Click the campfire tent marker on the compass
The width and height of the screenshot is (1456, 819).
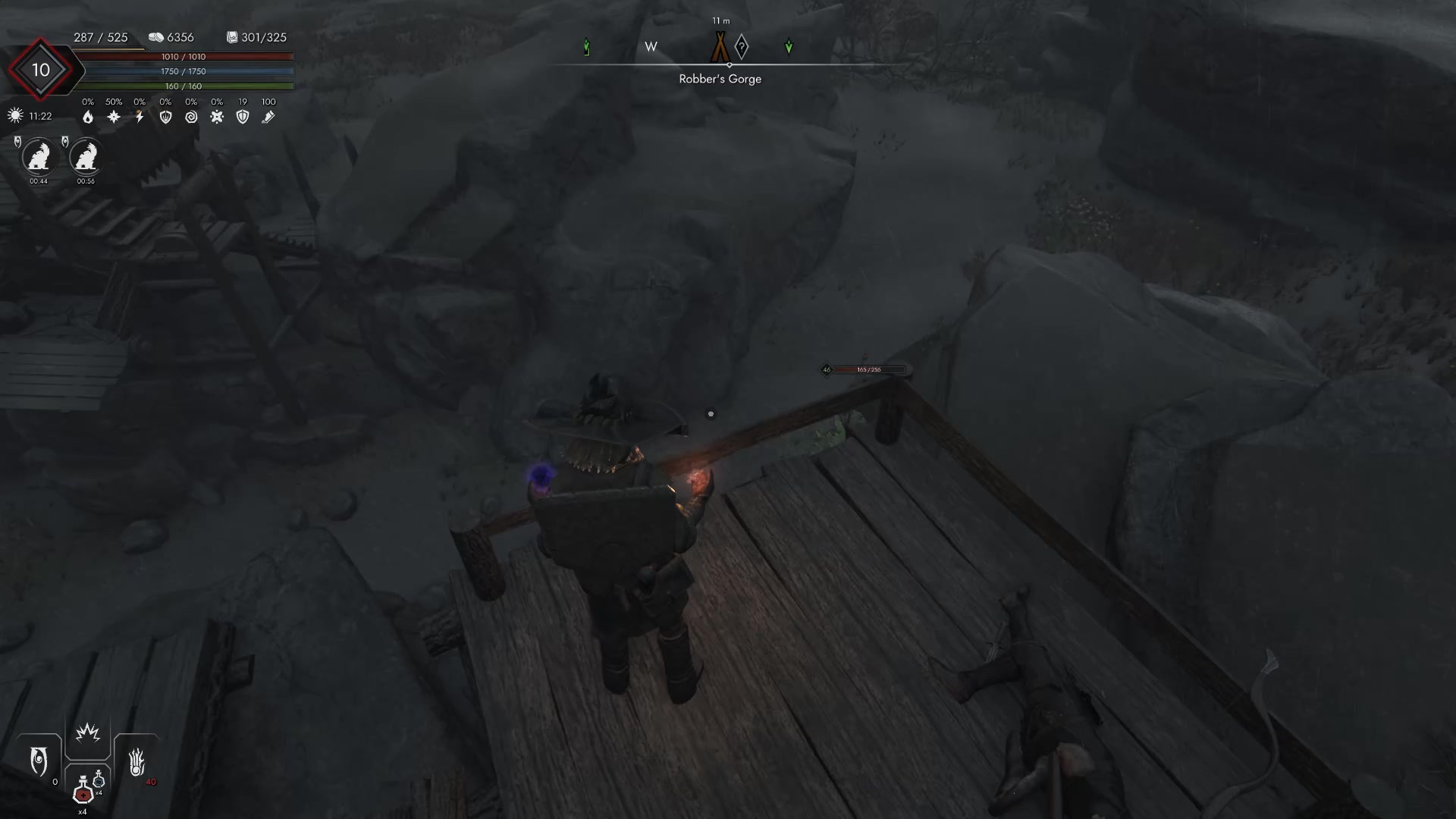click(719, 46)
